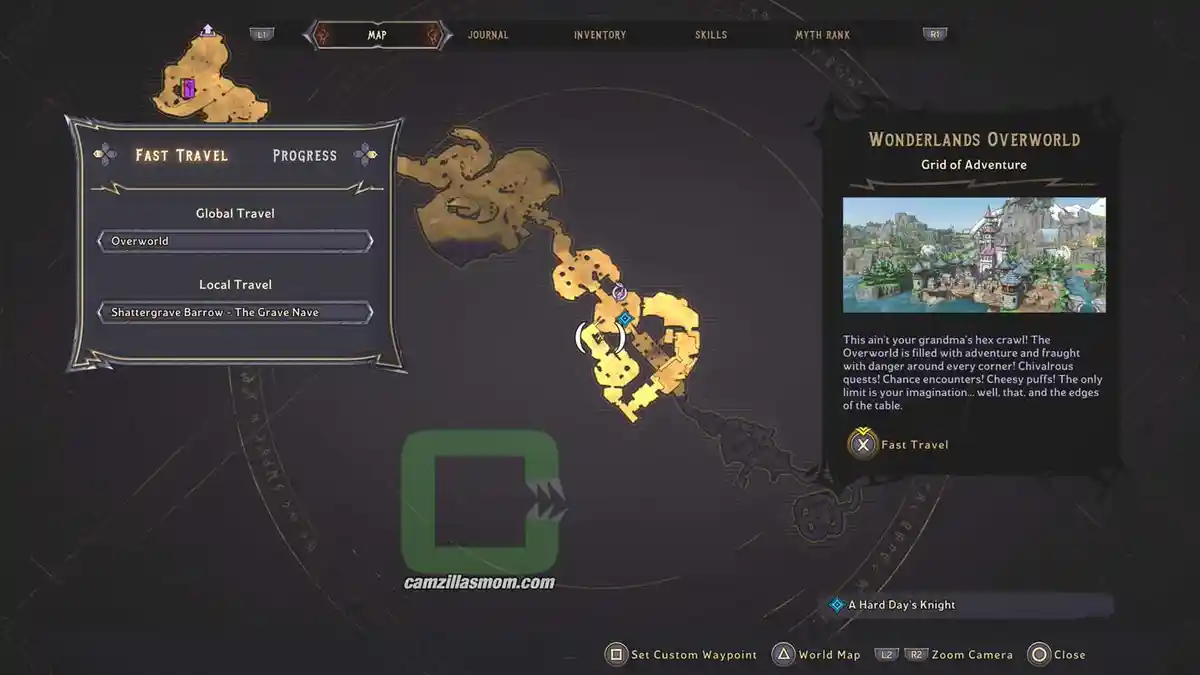Screen dimensions: 1200x675
Task: Open the Journal tab
Action: click(488, 35)
